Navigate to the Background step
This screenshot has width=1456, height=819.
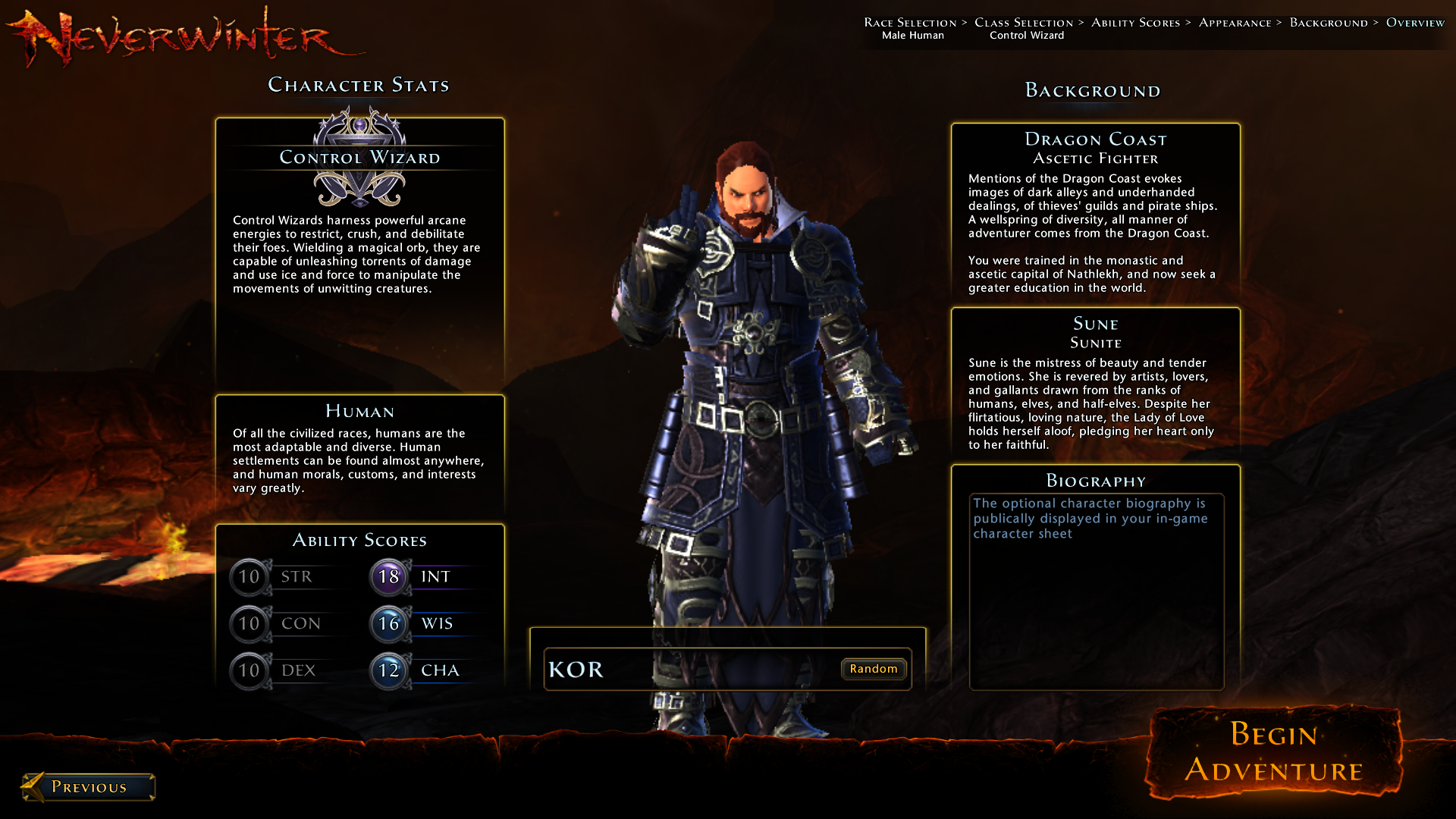pyautogui.click(x=1329, y=23)
